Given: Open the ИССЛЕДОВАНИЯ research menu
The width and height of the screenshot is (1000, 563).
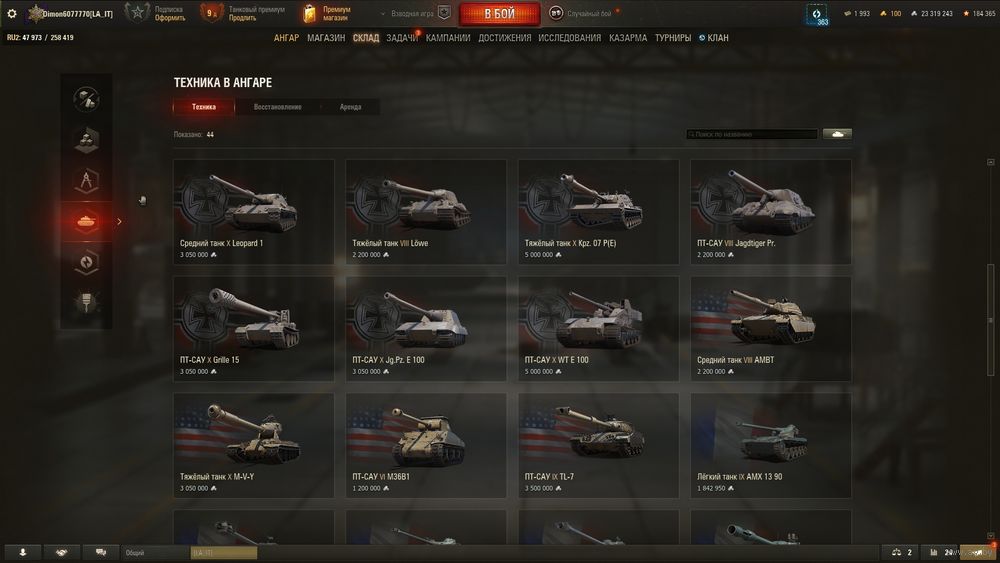Looking at the screenshot, I should tap(570, 38).
